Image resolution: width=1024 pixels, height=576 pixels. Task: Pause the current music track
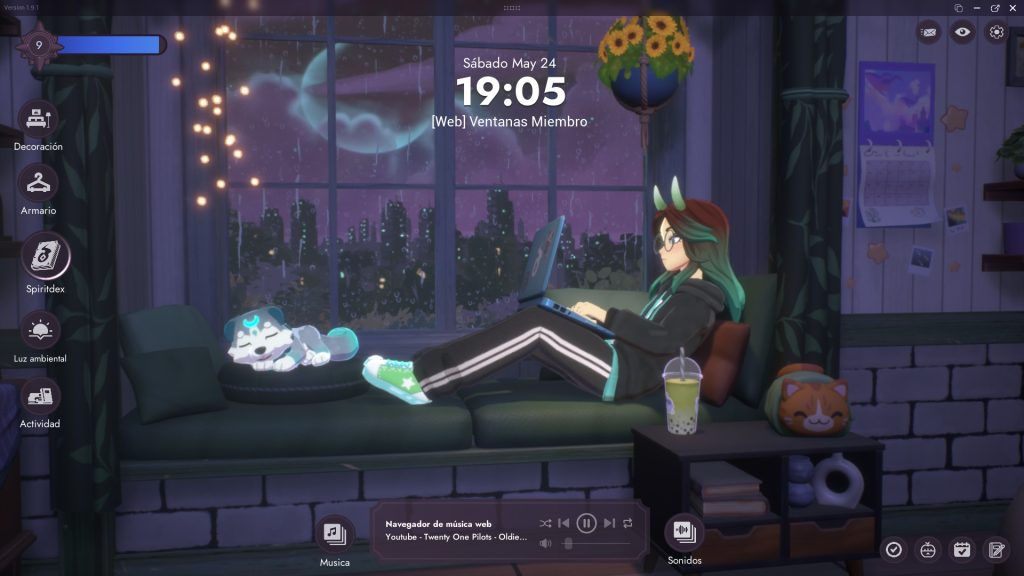coord(587,523)
